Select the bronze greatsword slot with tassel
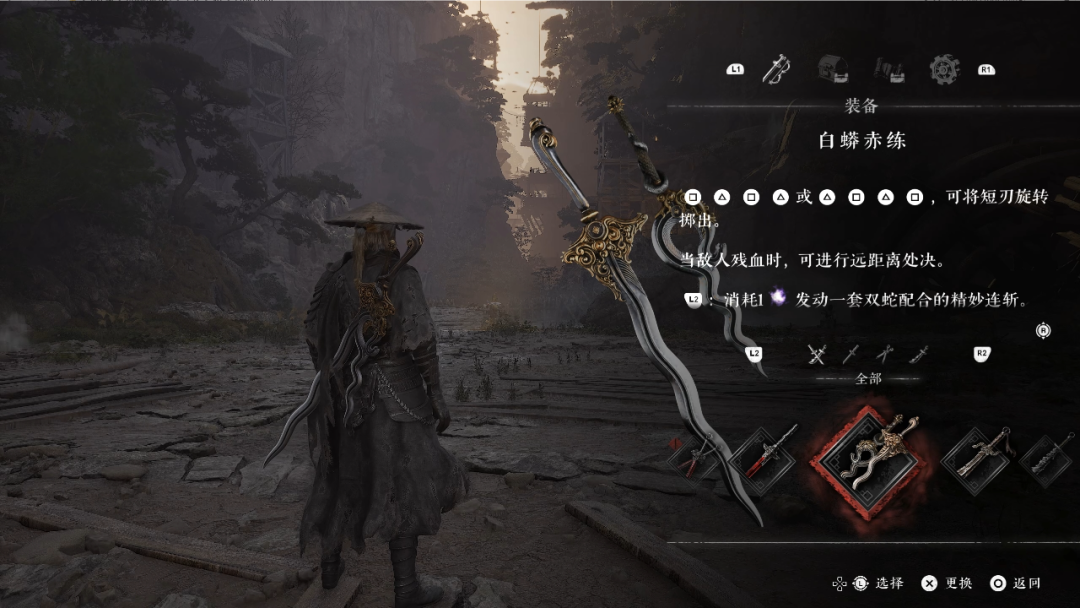This screenshot has height=608, width=1080. [x=977, y=460]
